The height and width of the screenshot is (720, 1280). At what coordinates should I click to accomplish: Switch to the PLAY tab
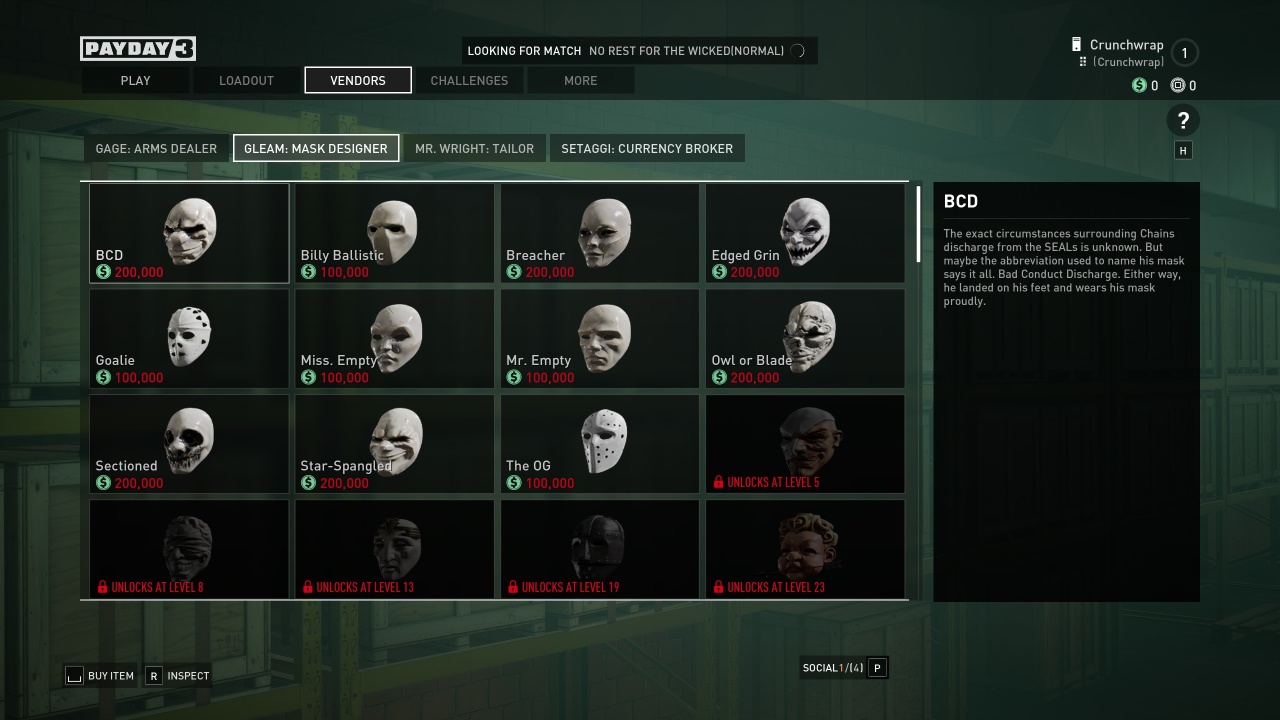tap(135, 80)
